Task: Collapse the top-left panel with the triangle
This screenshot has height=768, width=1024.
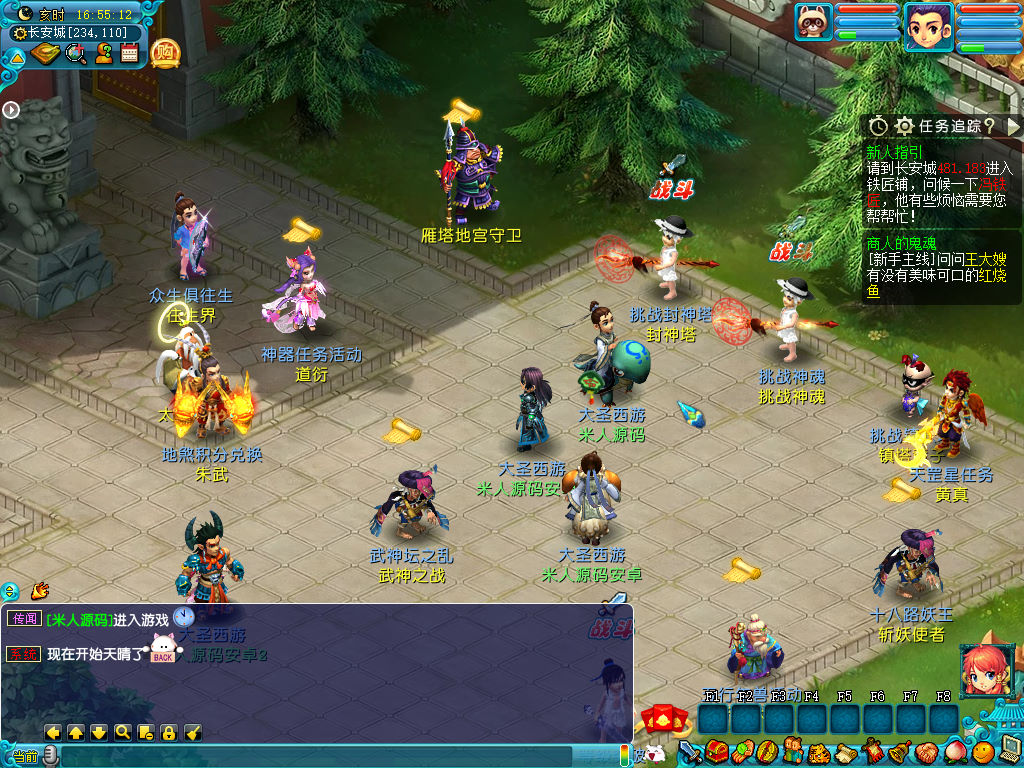Action: point(17,57)
